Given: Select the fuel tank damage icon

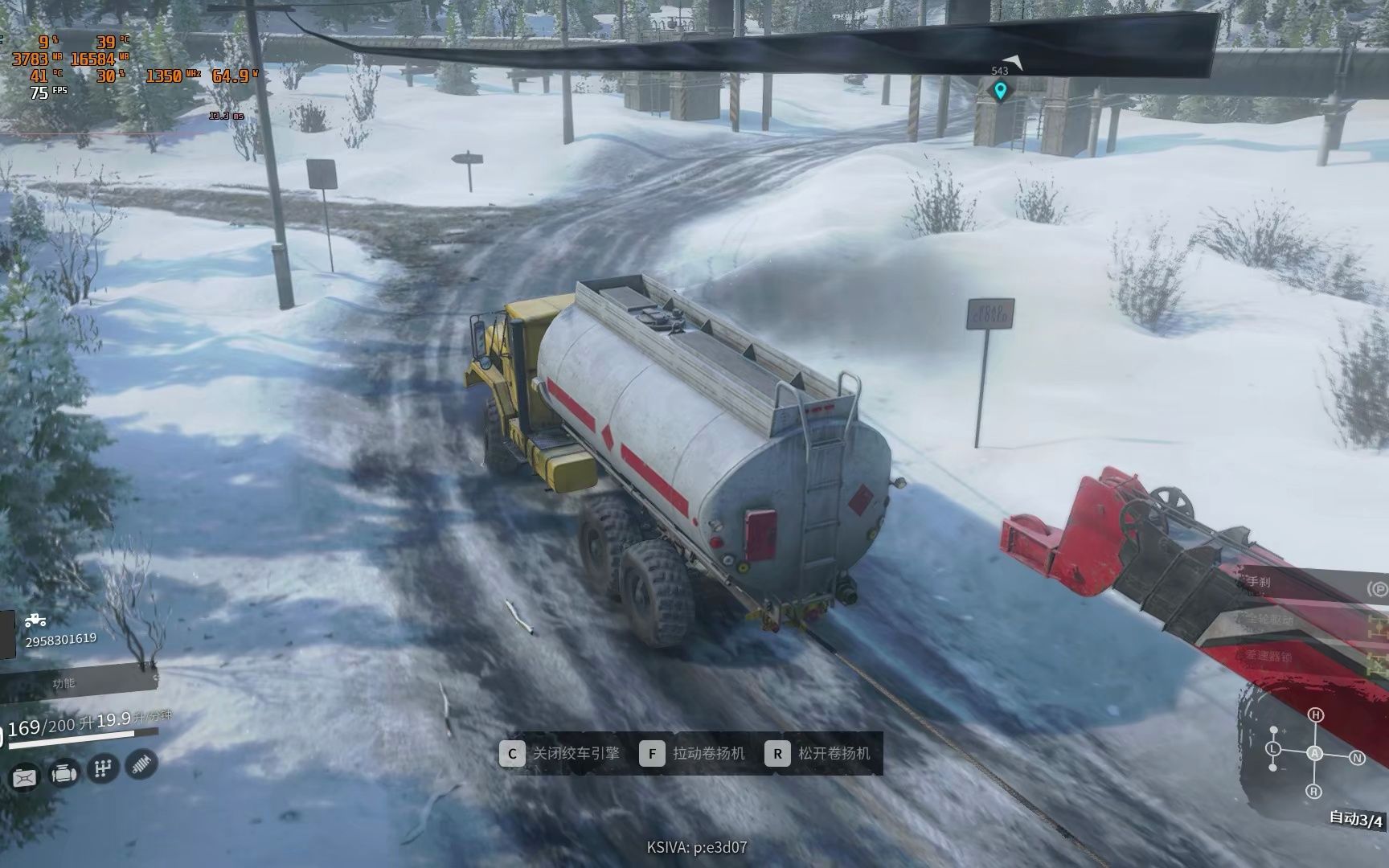Looking at the screenshot, I should [25, 777].
